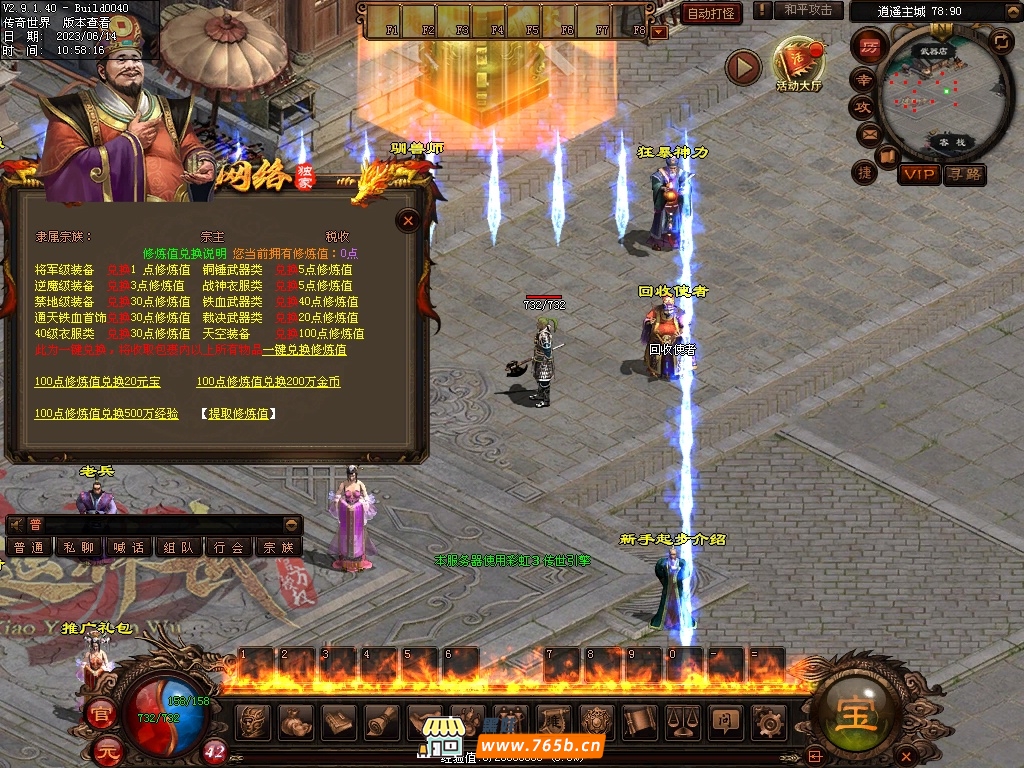Close the cultivation exchange dialog
1024x768 pixels.
coord(407,221)
